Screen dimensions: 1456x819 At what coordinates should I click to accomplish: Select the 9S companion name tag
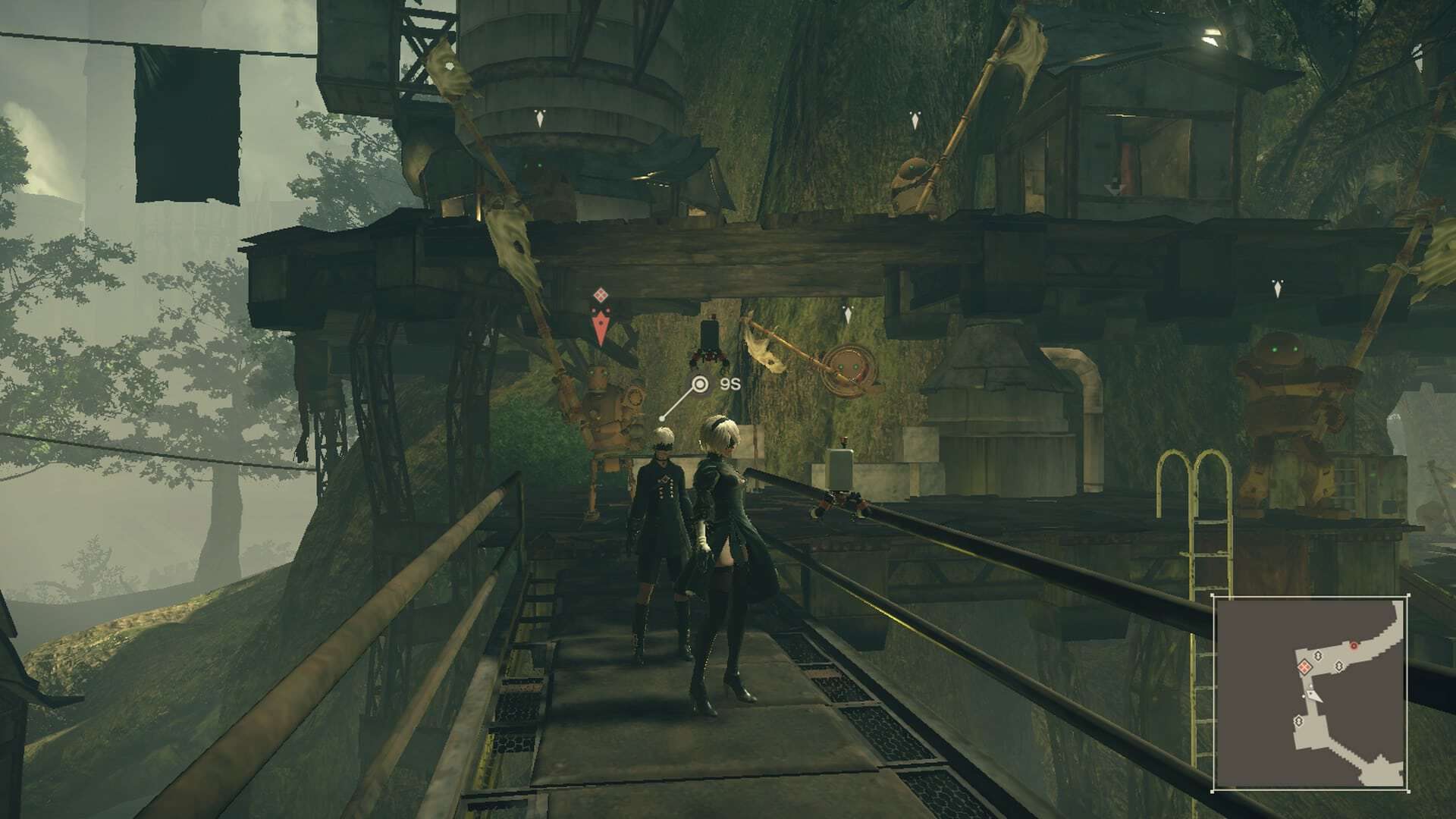click(729, 384)
